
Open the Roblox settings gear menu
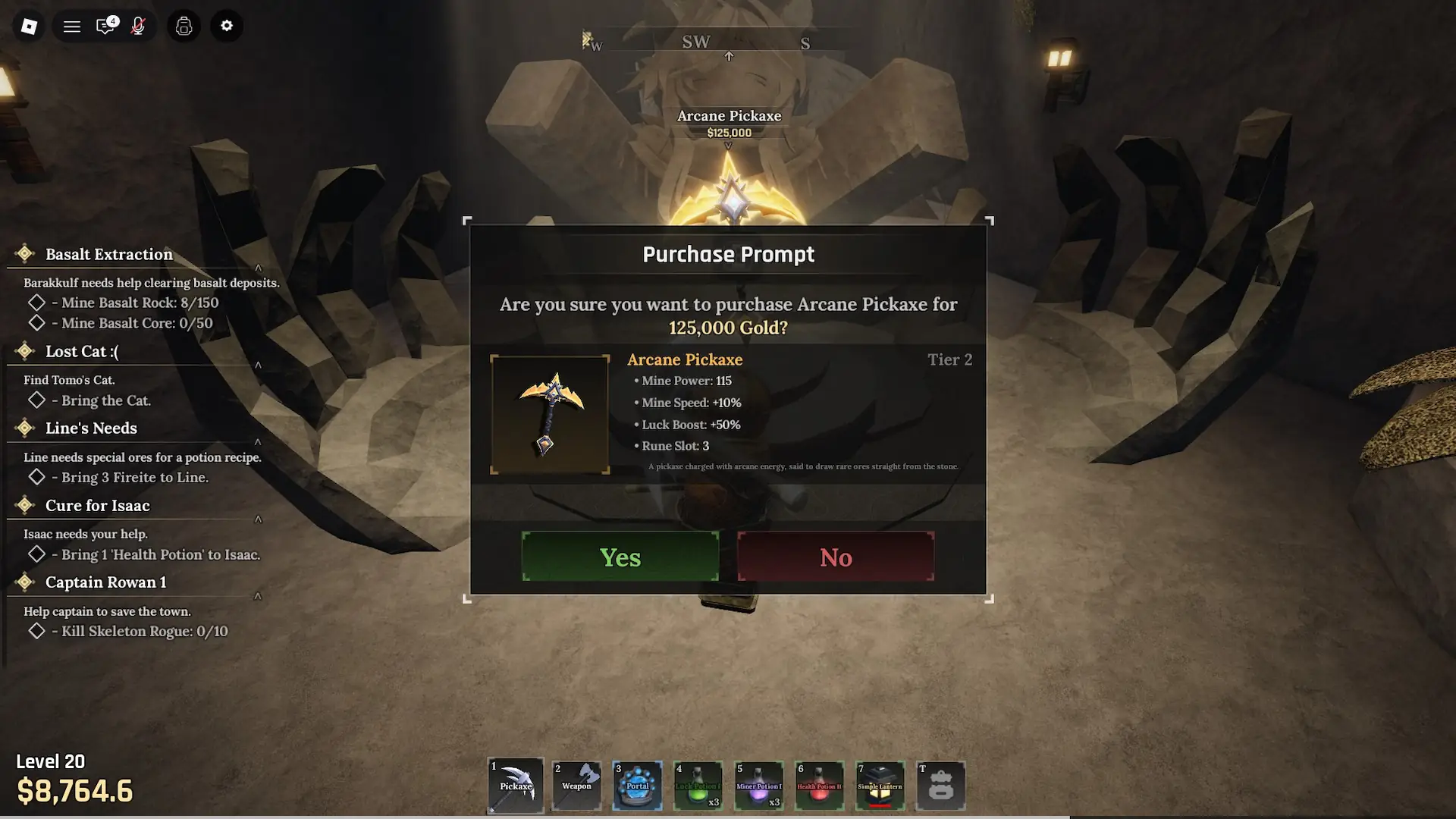pyautogui.click(x=226, y=25)
